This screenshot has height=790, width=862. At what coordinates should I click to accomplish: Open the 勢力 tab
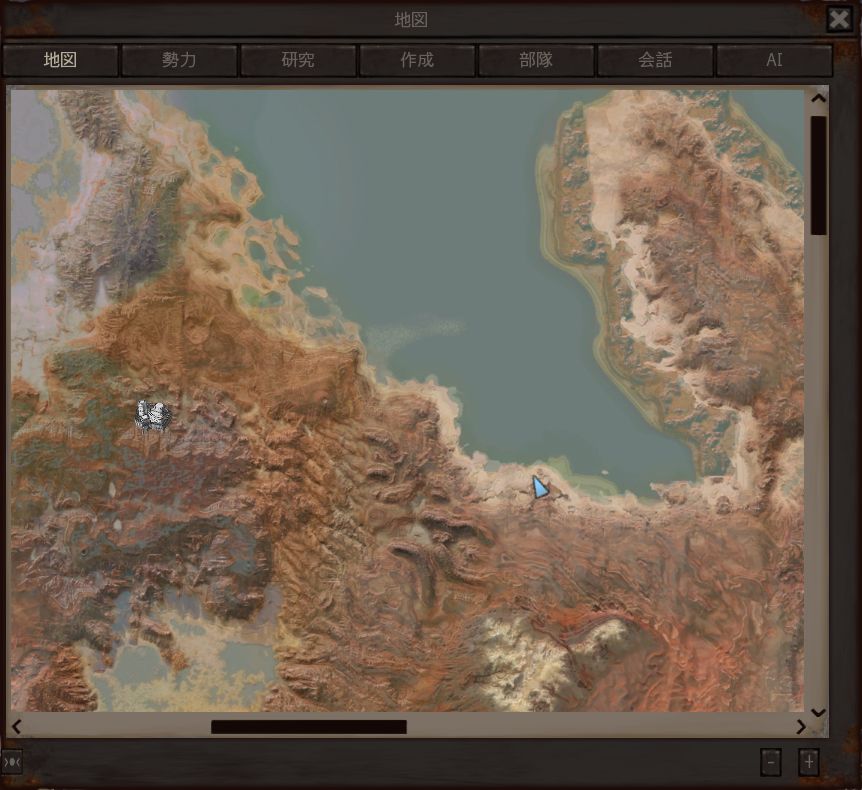179,60
